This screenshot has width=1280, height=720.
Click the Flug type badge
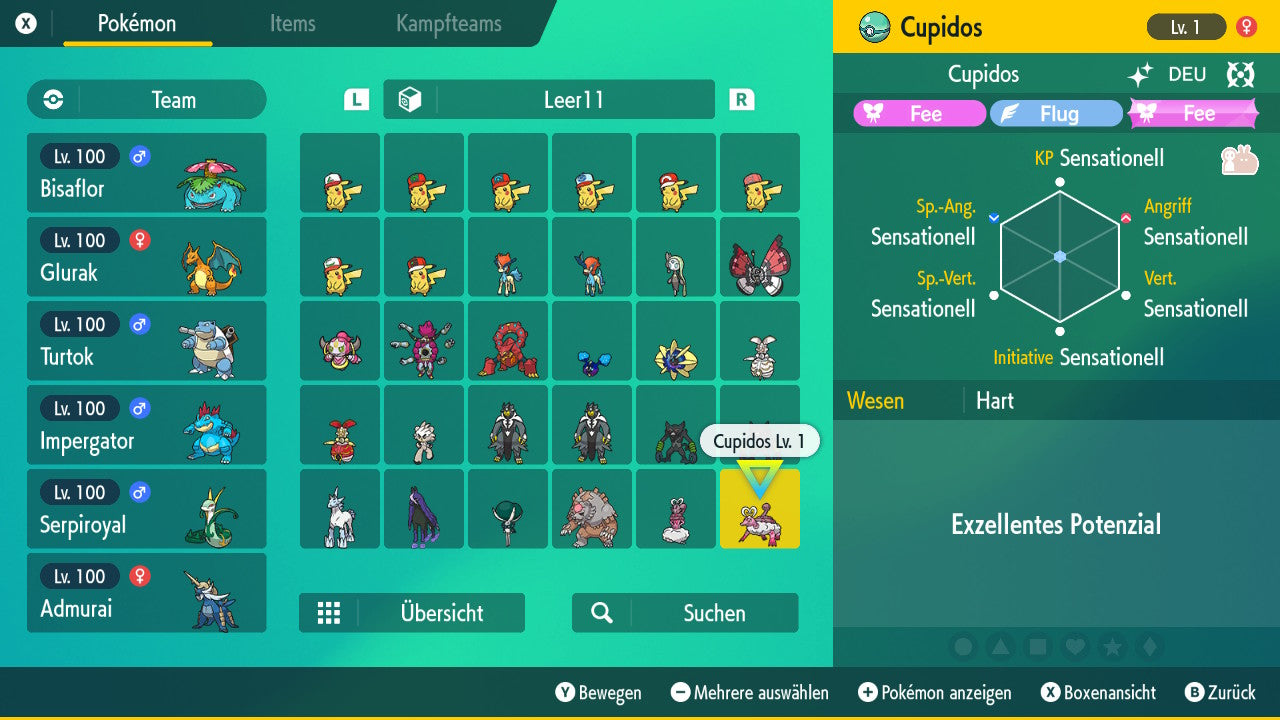(1056, 113)
